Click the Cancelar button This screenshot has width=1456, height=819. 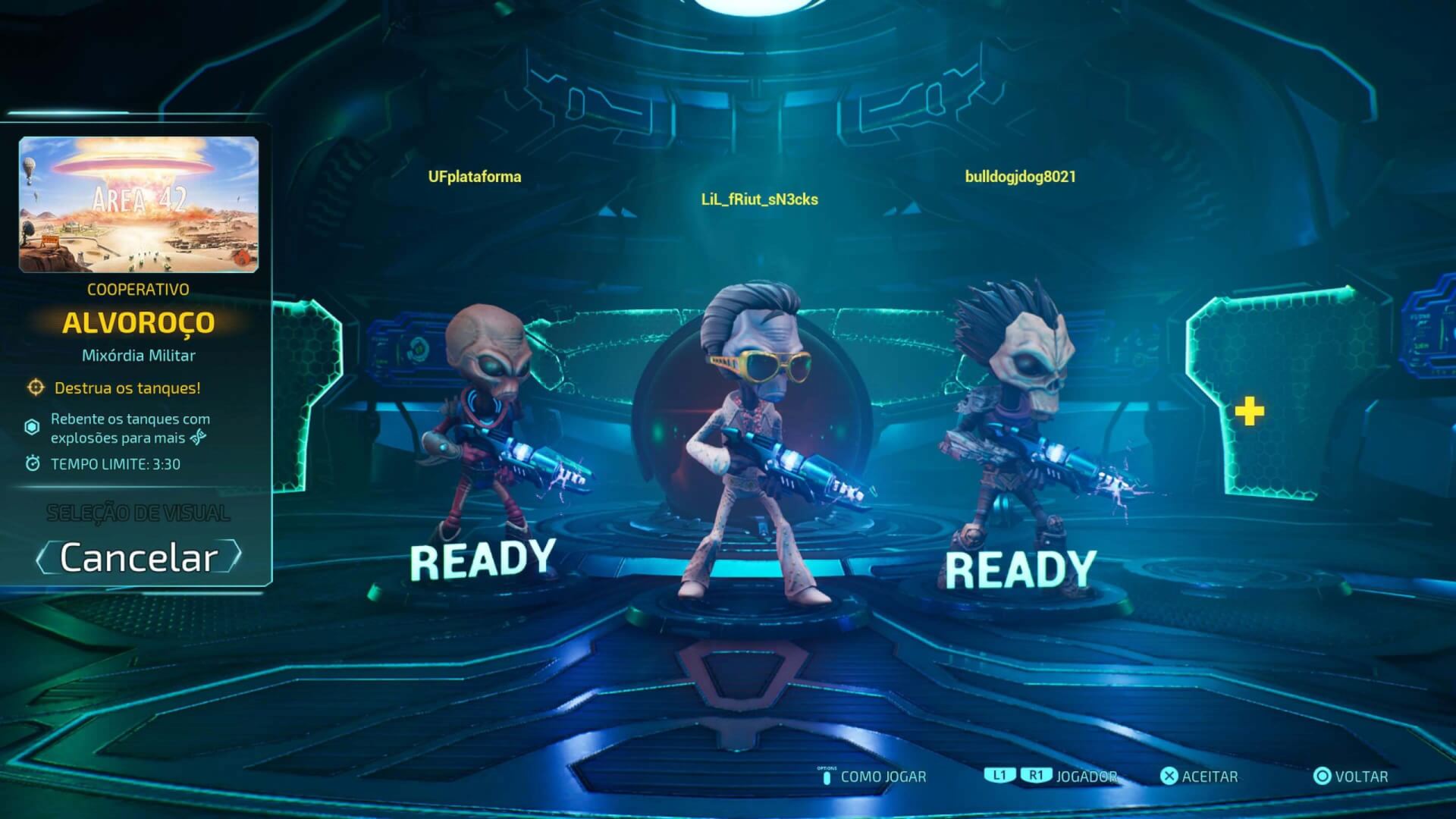pos(139,558)
